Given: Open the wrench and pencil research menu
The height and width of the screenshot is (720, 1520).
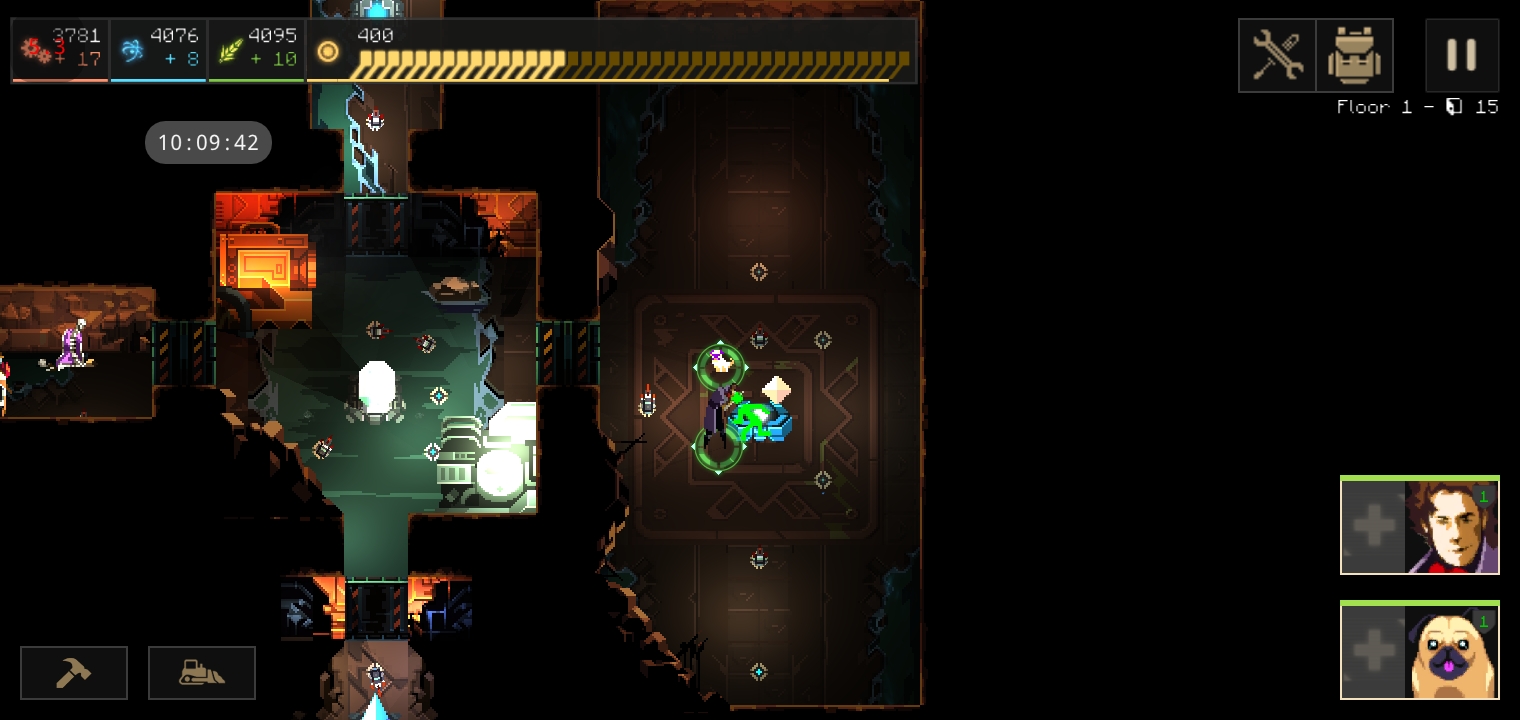Looking at the screenshot, I should click(1277, 55).
